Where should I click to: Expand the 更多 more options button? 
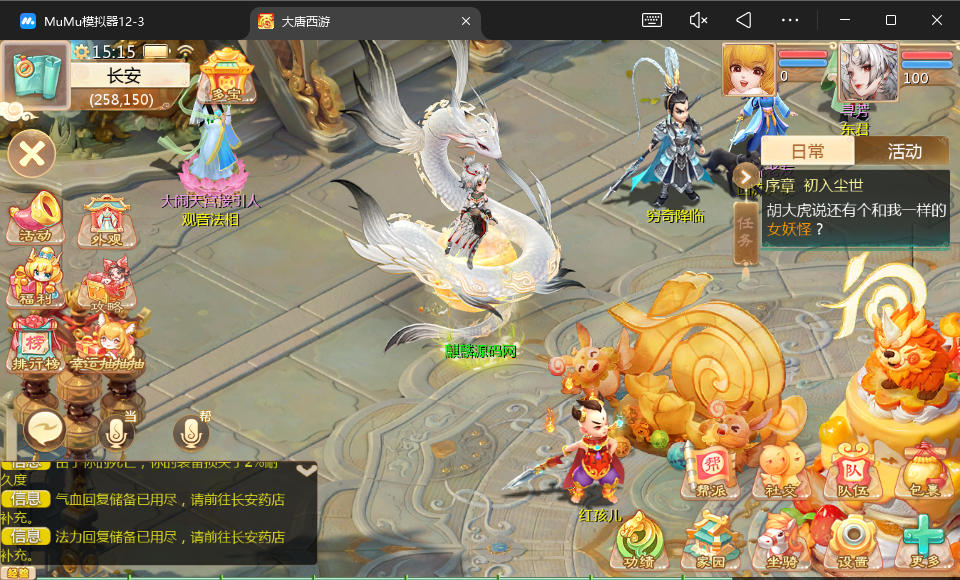922,543
